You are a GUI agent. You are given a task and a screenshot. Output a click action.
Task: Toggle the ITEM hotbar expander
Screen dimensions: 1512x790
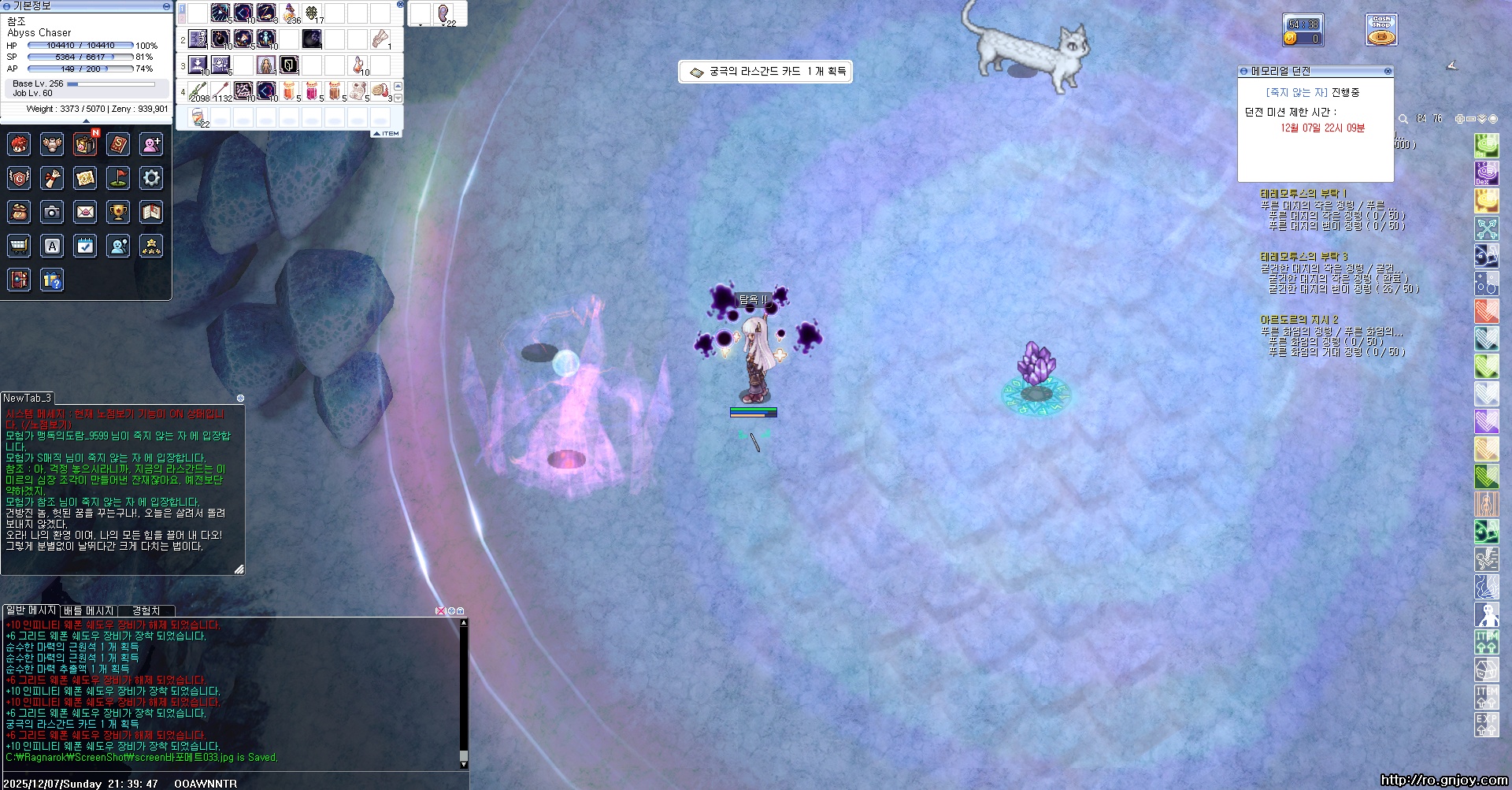pyautogui.click(x=387, y=134)
